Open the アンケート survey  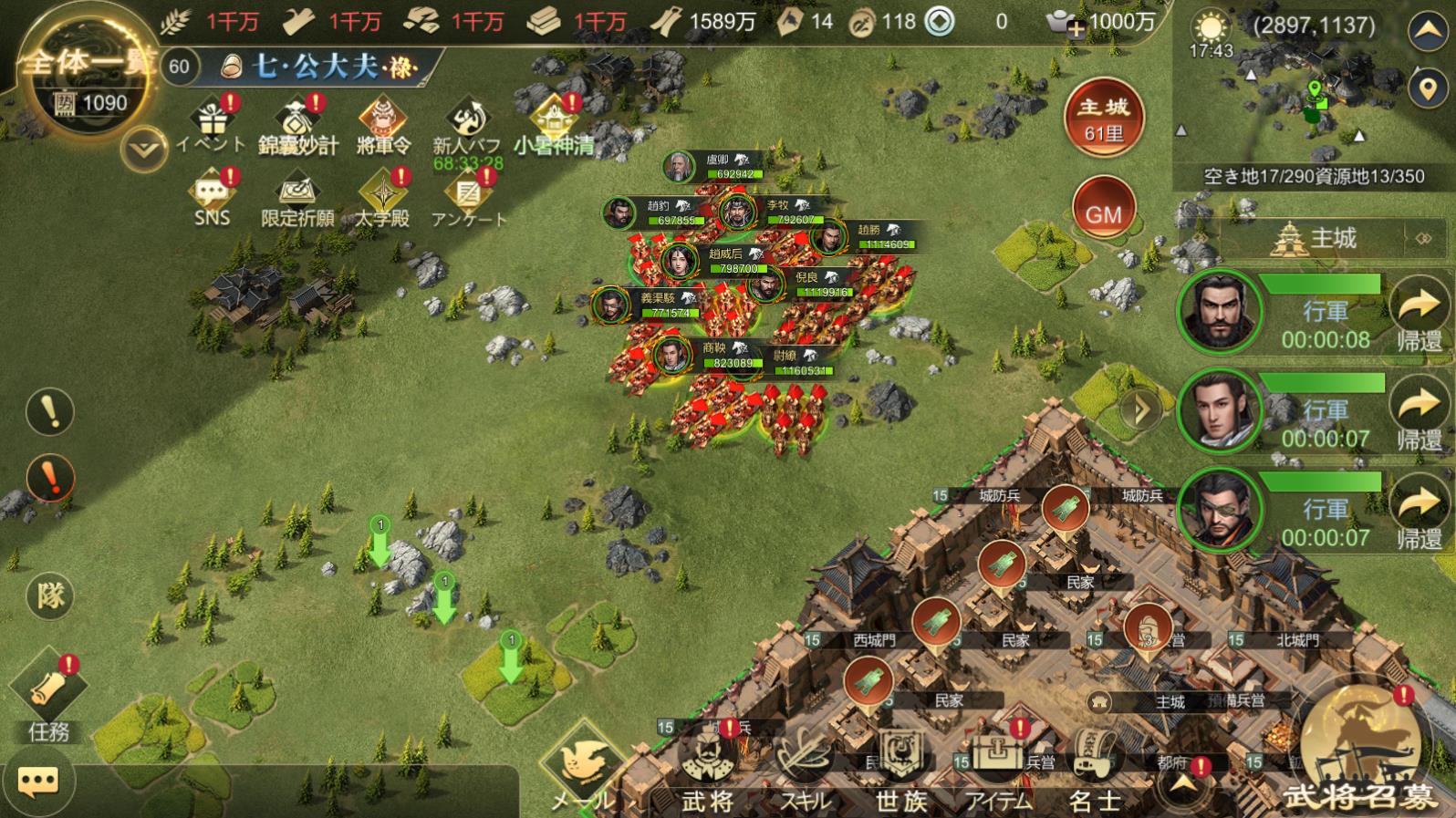click(x=468, y=197)
